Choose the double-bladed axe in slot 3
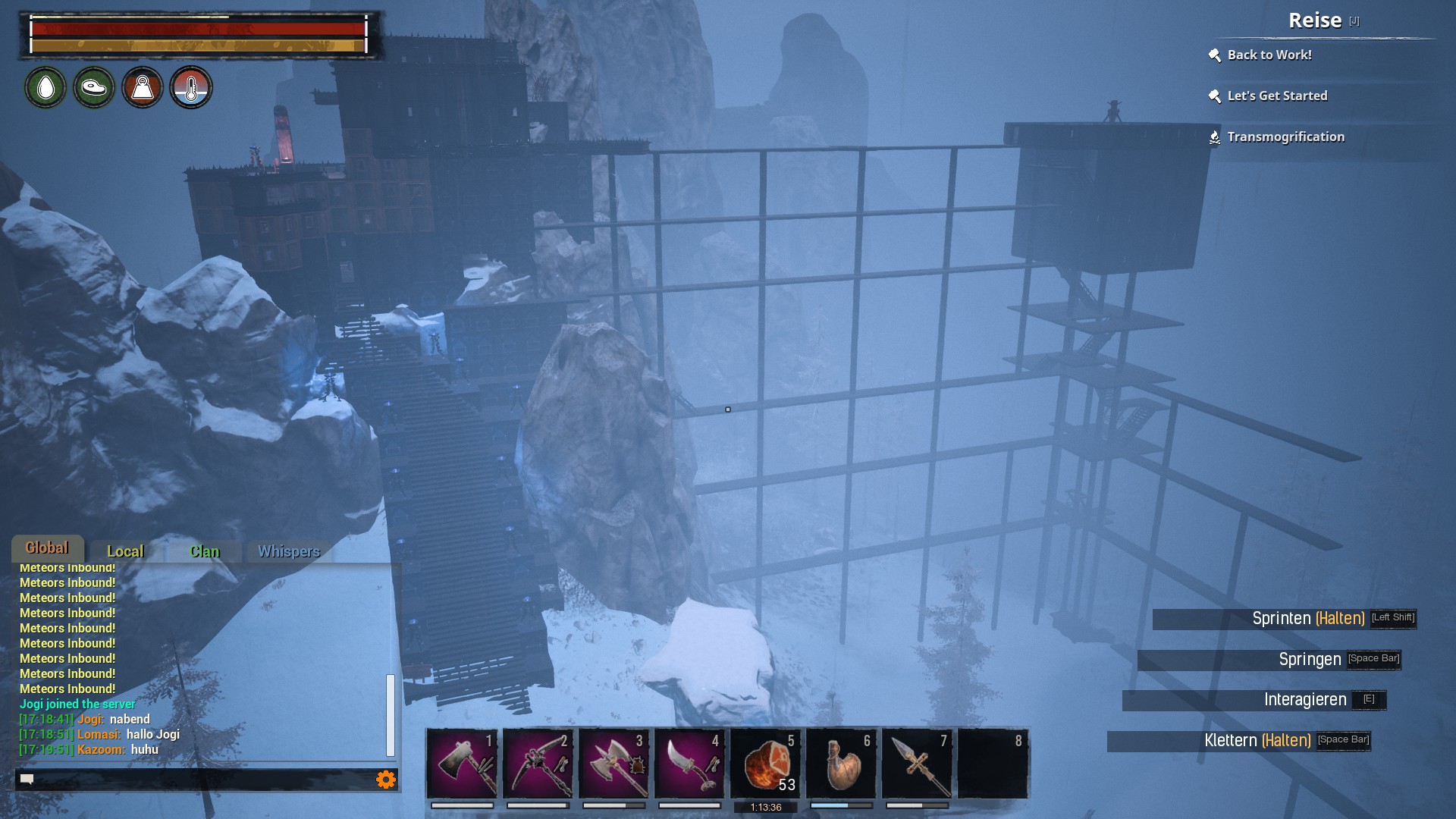Viewport: 1456px width, 819px height. (613, 763)
